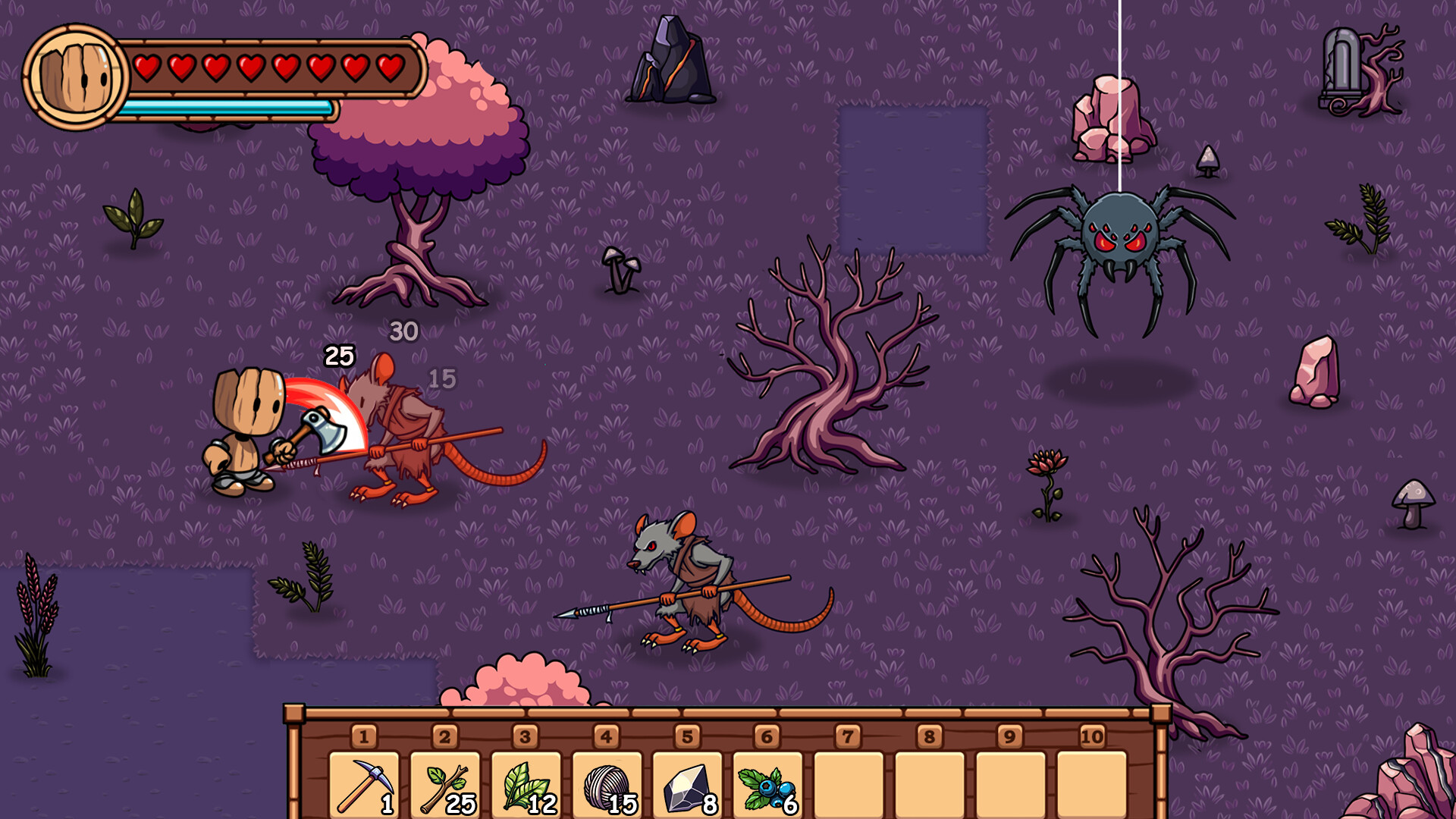The width and height of the screenshot is (1456, 819).
Task: Click the blue experience bar
Action: (x=227, y=106)
